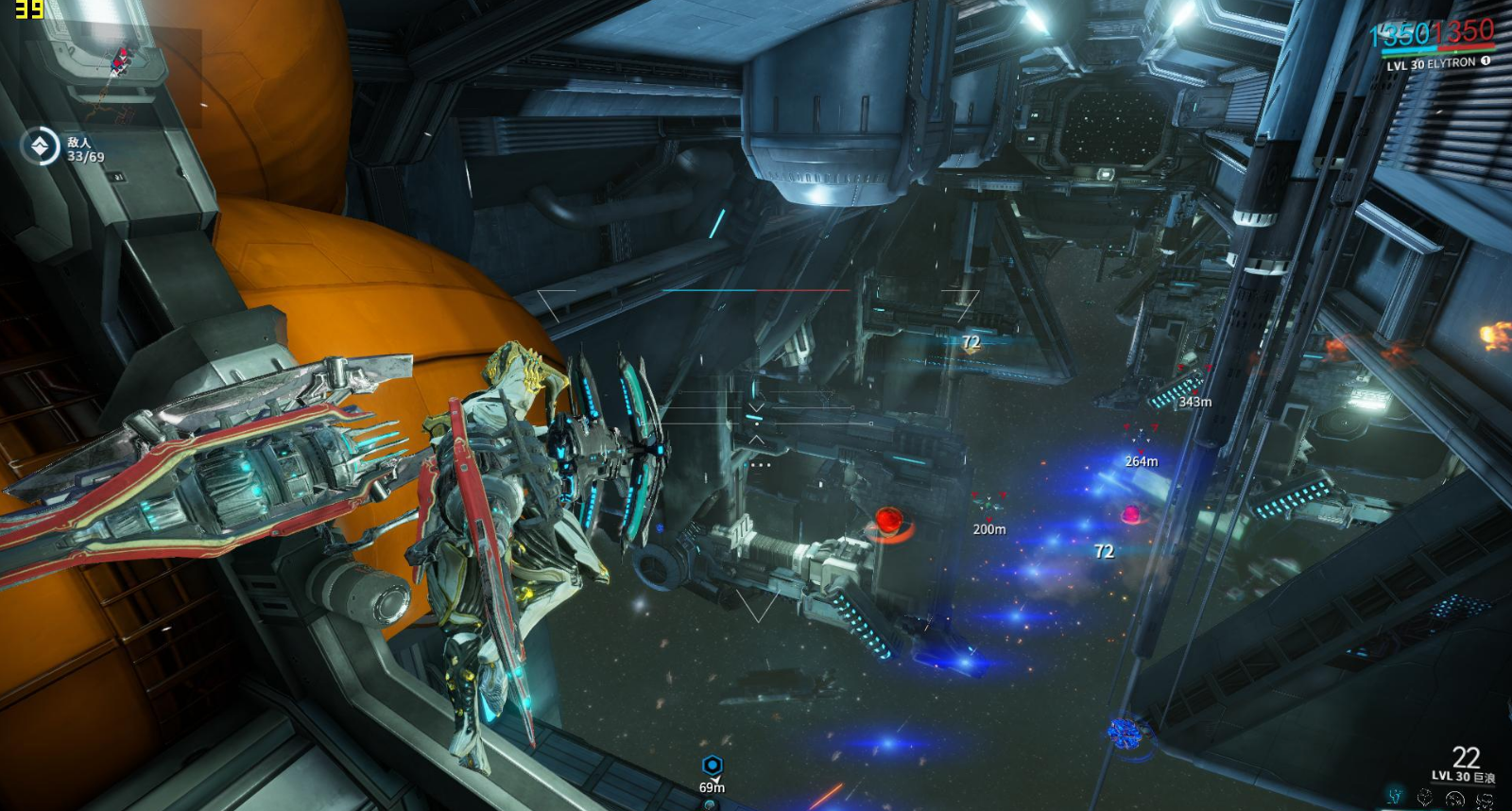The width and height of the screenshot is (1512, 811).
Task: Click the hexagon waypoint marker at 69m
Action: (x=713, y=766)
